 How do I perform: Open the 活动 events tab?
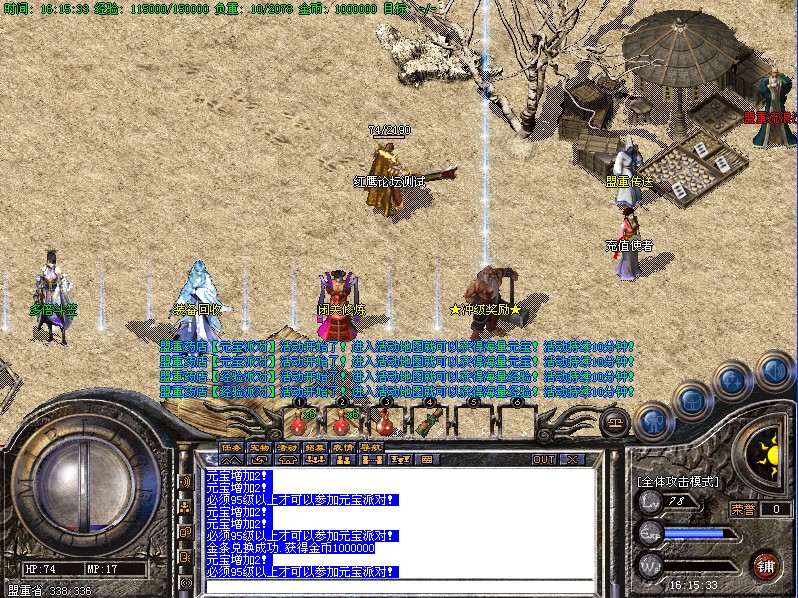point(286,447)
